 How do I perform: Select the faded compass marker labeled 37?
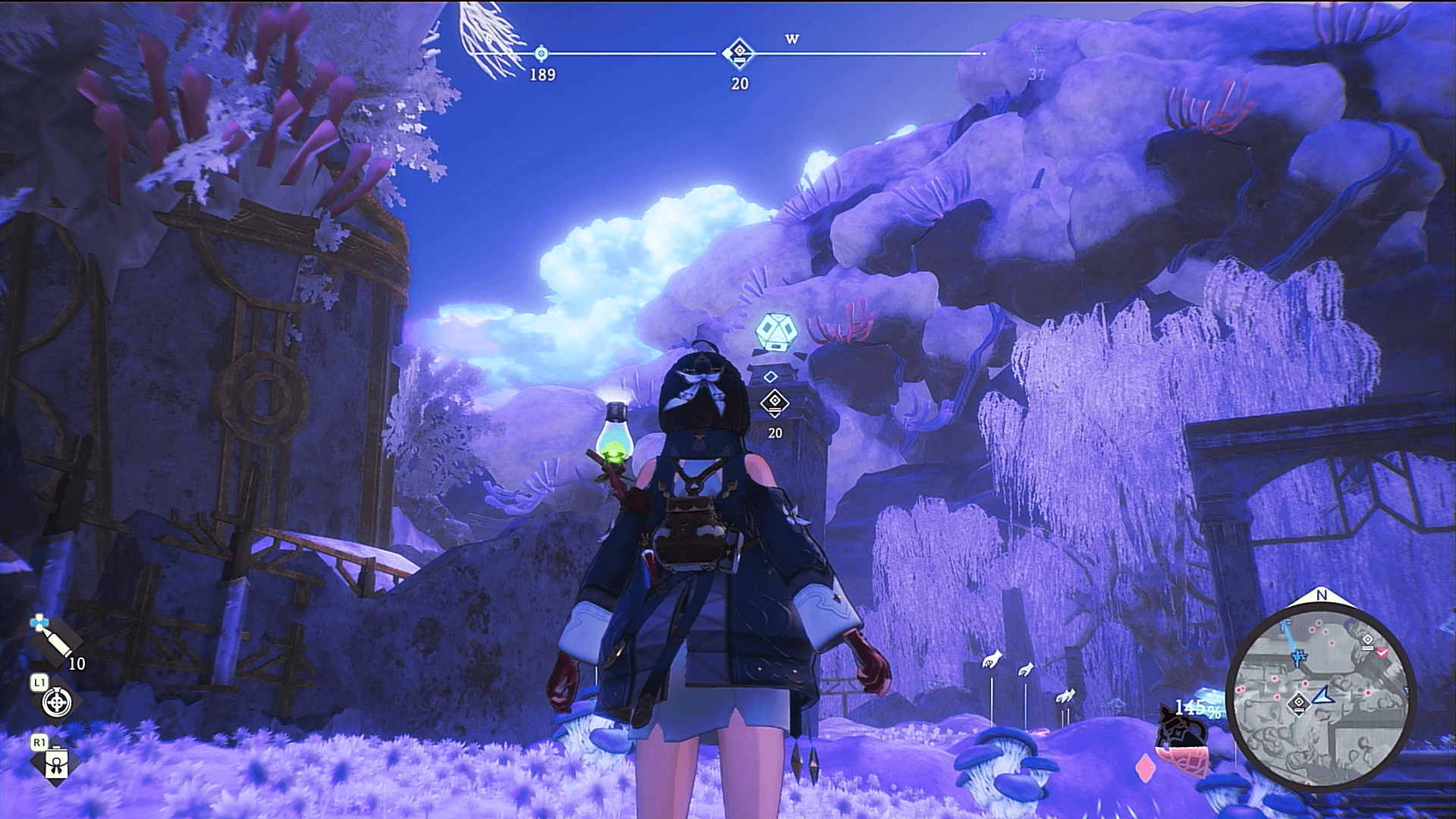pos(1037,52)
